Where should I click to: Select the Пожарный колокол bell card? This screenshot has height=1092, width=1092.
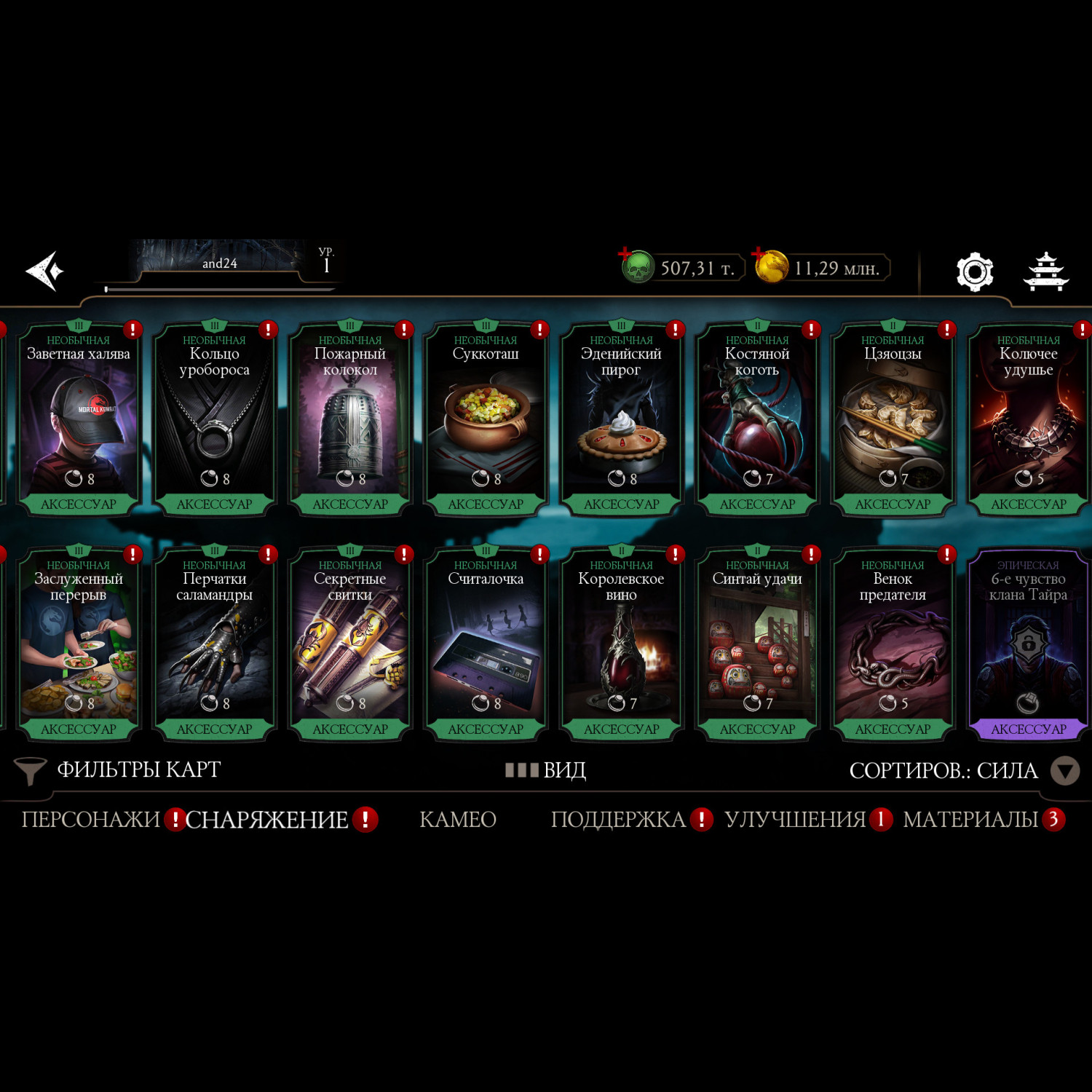[350, 420]
